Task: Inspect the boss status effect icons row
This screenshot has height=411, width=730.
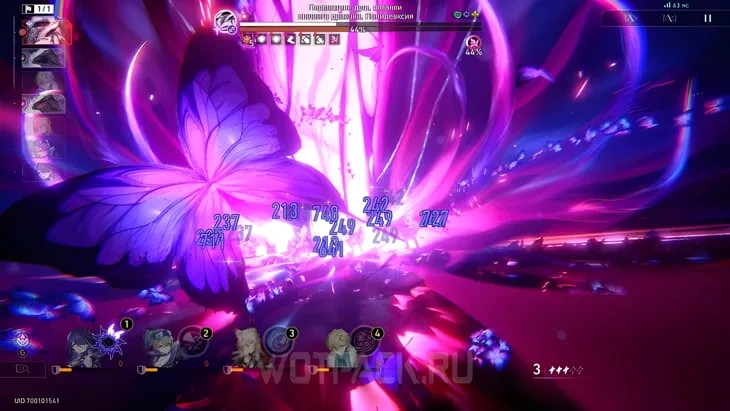Action: coord(294,39)
